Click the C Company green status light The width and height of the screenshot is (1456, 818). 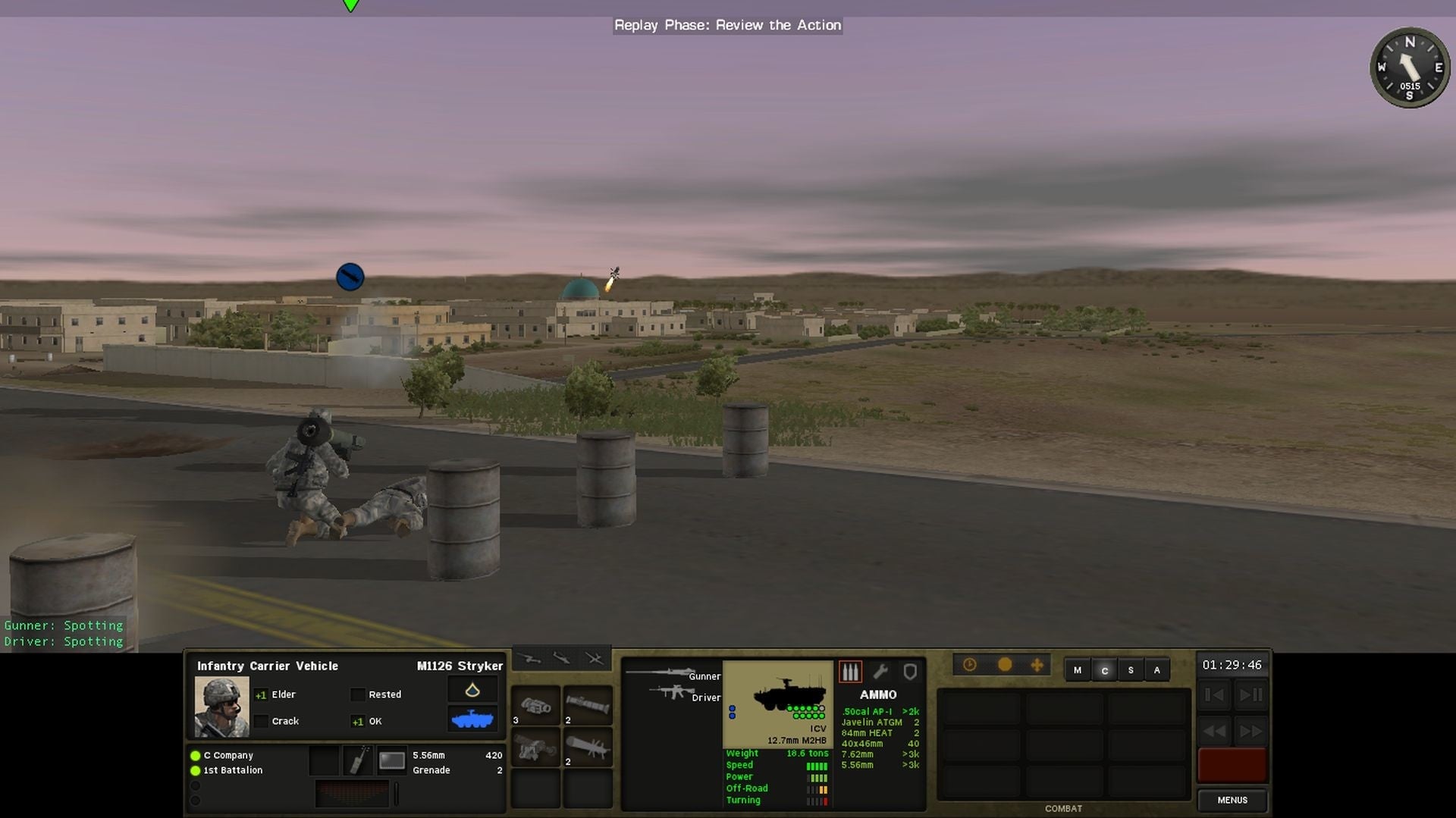(194, 755)
